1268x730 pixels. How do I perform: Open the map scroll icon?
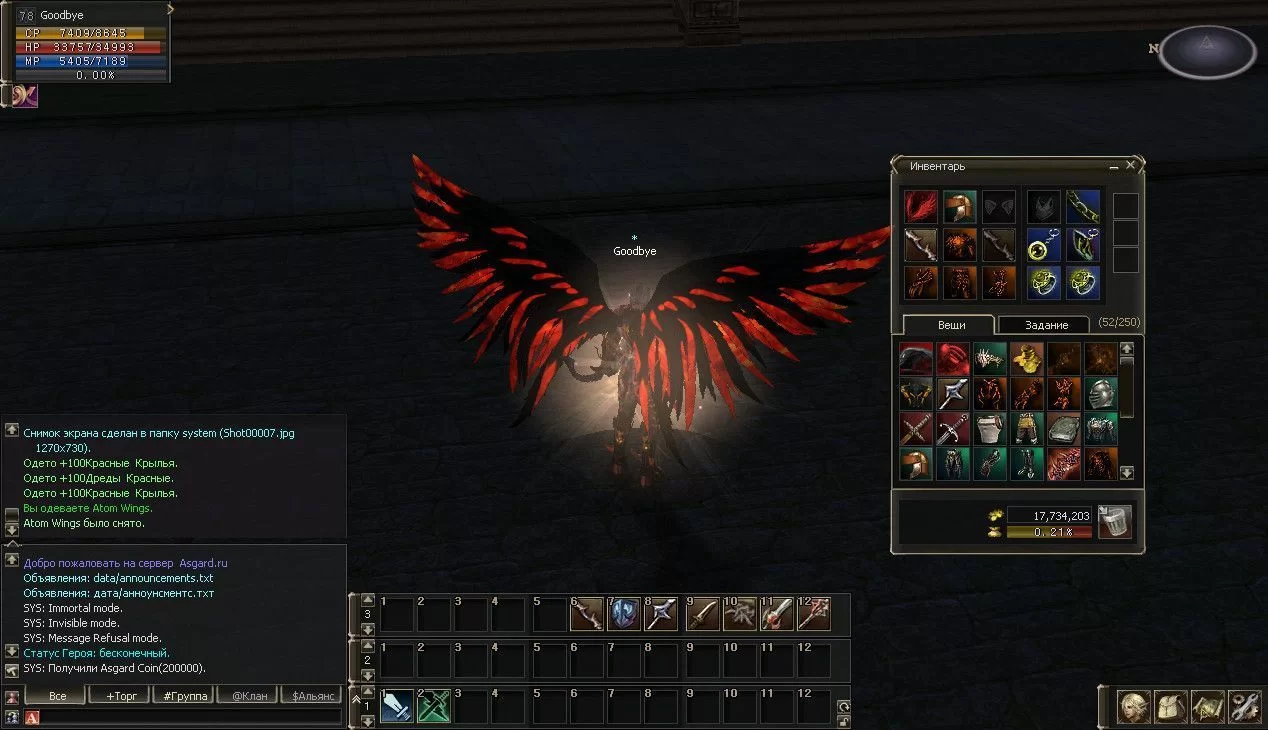pyautogui.click(x=1207, y=707)
